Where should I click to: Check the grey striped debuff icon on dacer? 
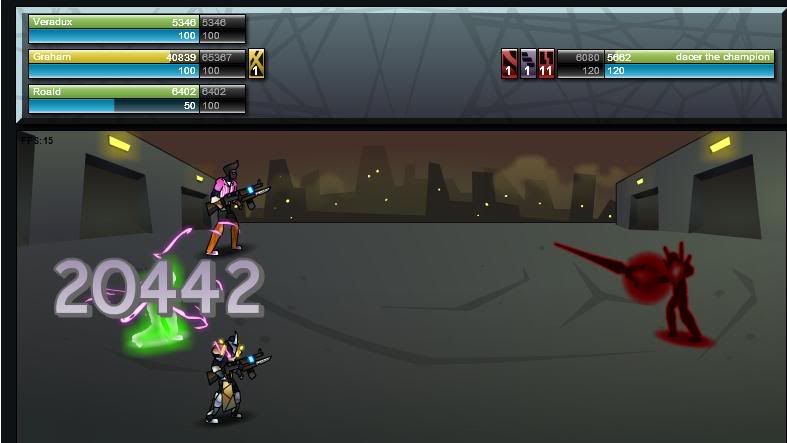[x=528, y=64]
